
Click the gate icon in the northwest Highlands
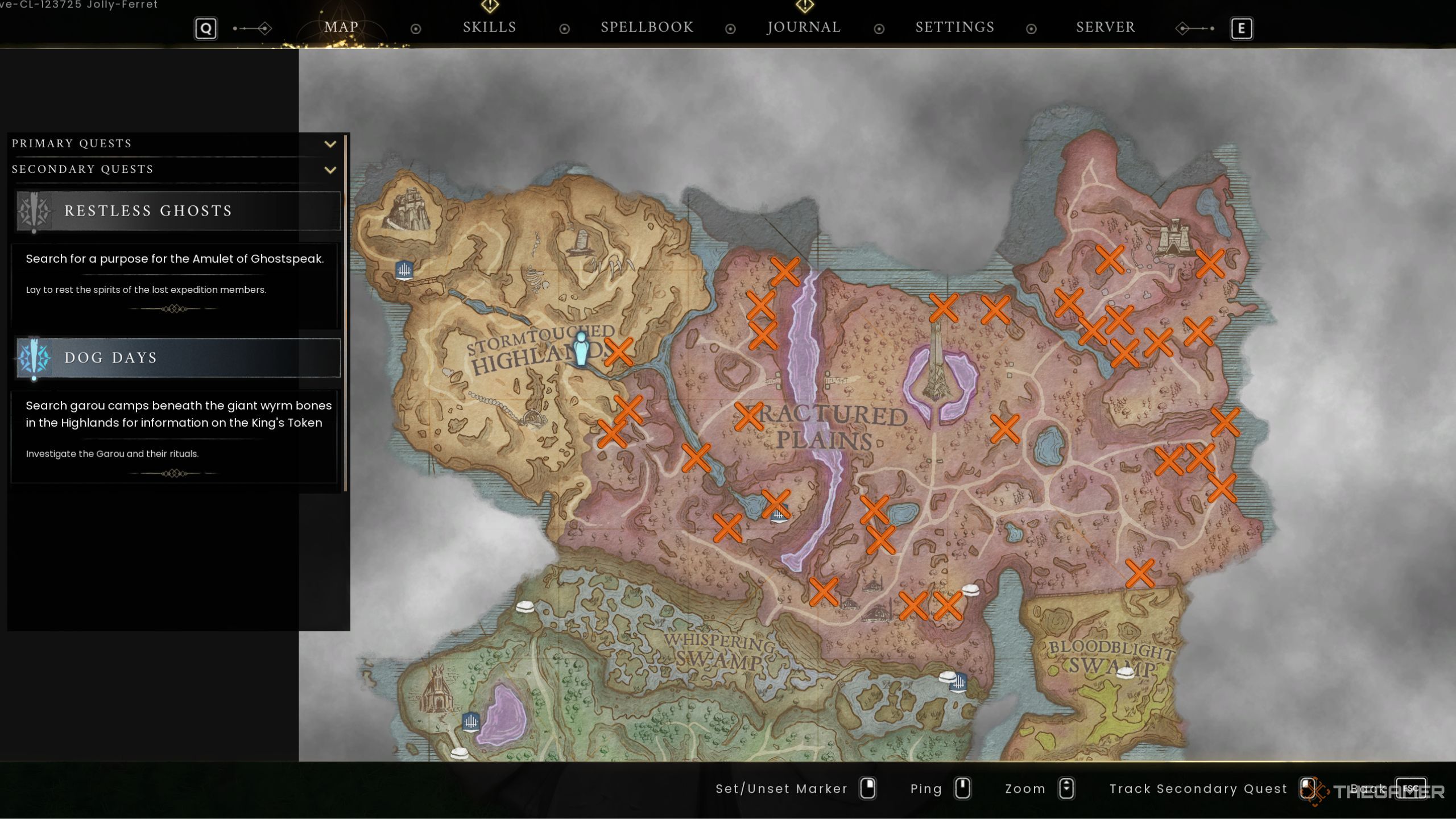(x=404, y=270)
